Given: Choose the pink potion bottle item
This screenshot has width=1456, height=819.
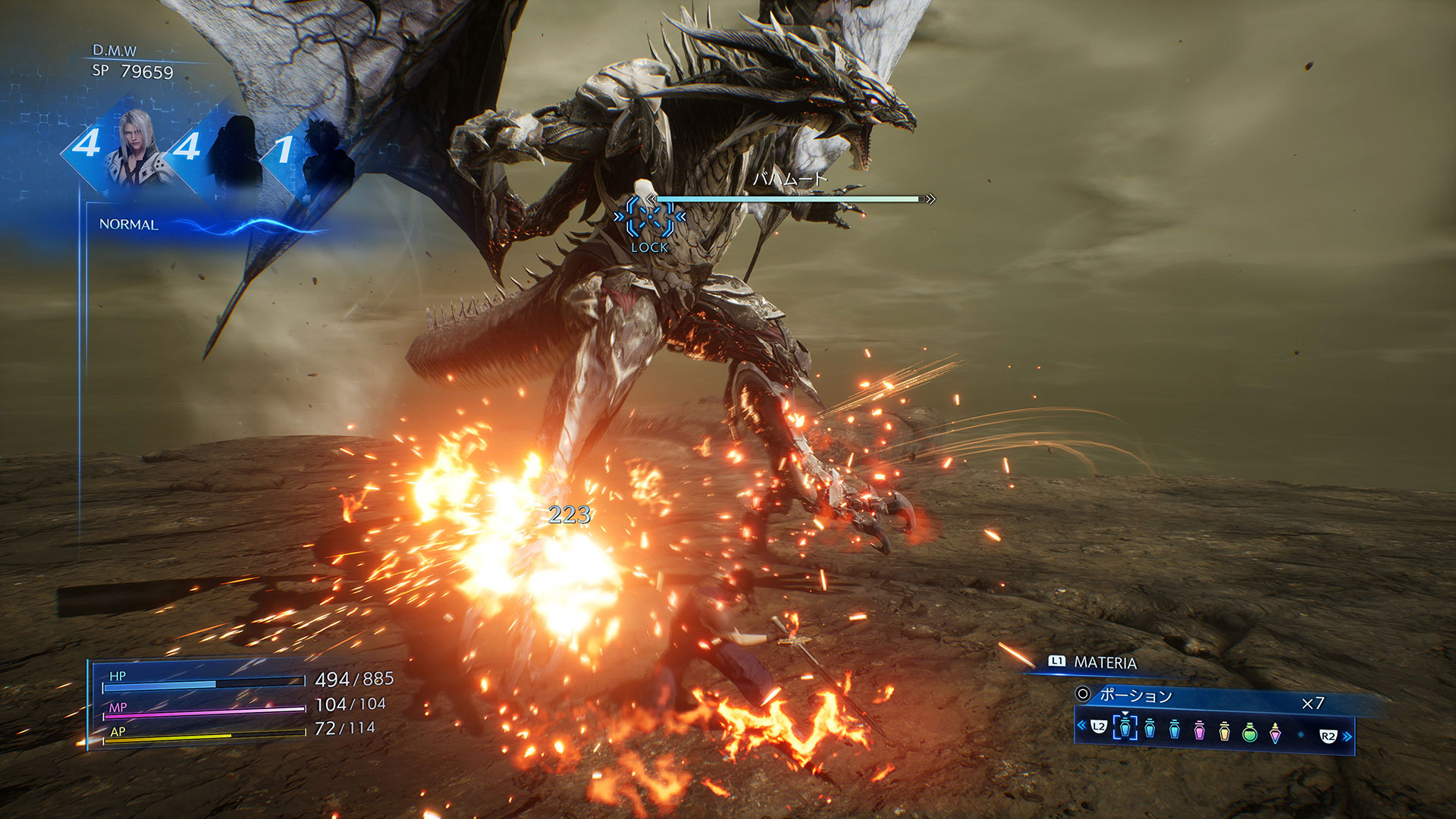Looking at the screenshot, I should 1199,731.
